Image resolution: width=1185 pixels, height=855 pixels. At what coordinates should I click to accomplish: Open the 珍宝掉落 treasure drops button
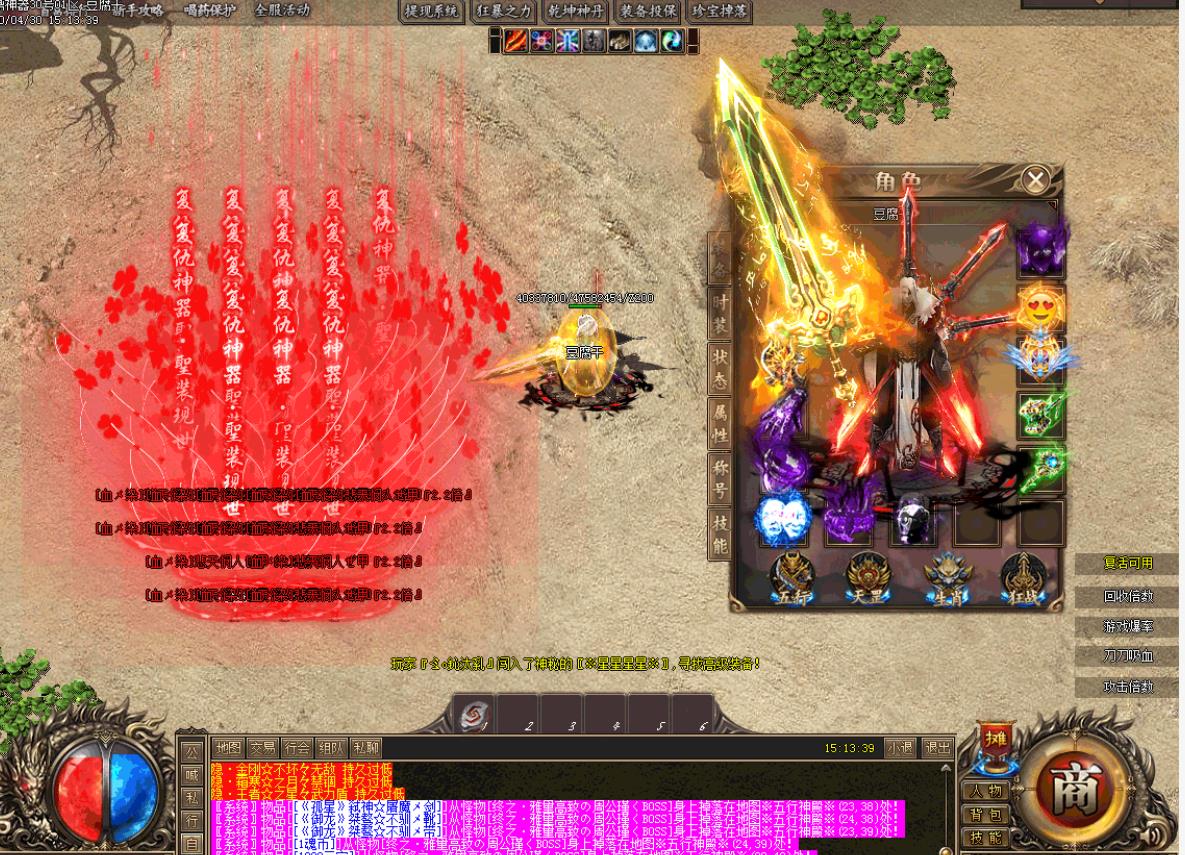click(720, 11)
